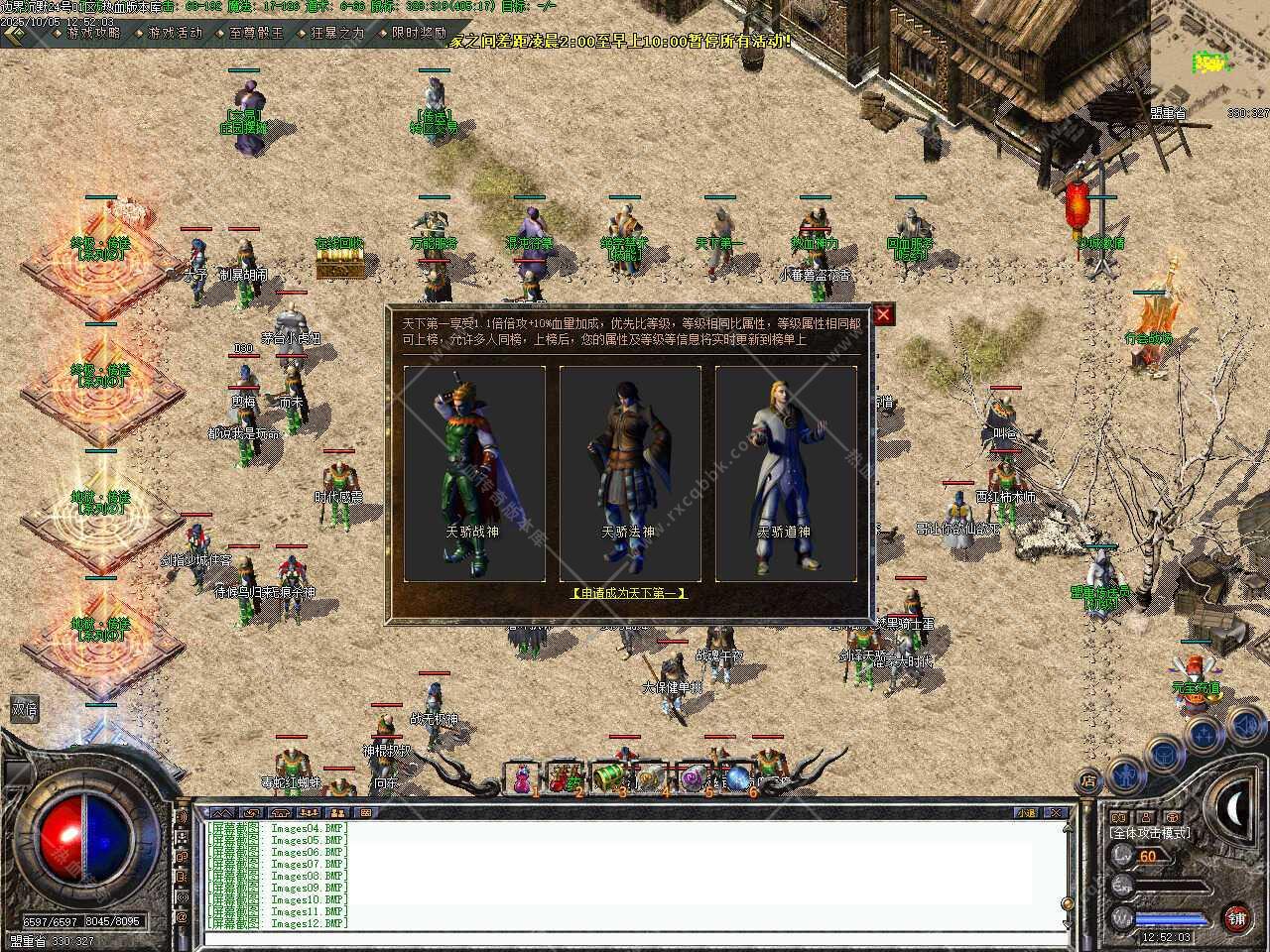Click the 小退 logout button on chat panel
This screenshot has width=1270, height=952.
[x=1028, y=812]
